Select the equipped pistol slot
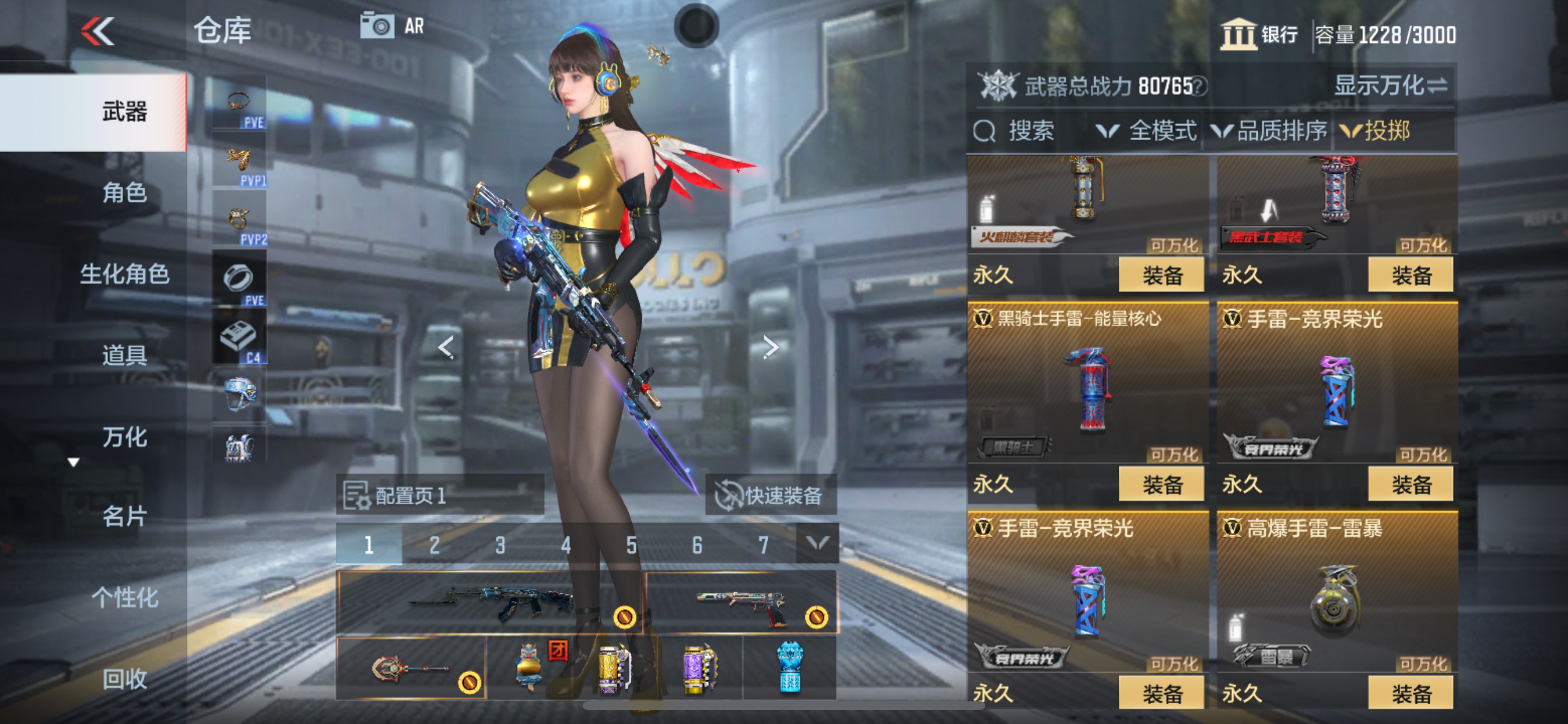The image size is (1568, 724). [x=741, y=603]
